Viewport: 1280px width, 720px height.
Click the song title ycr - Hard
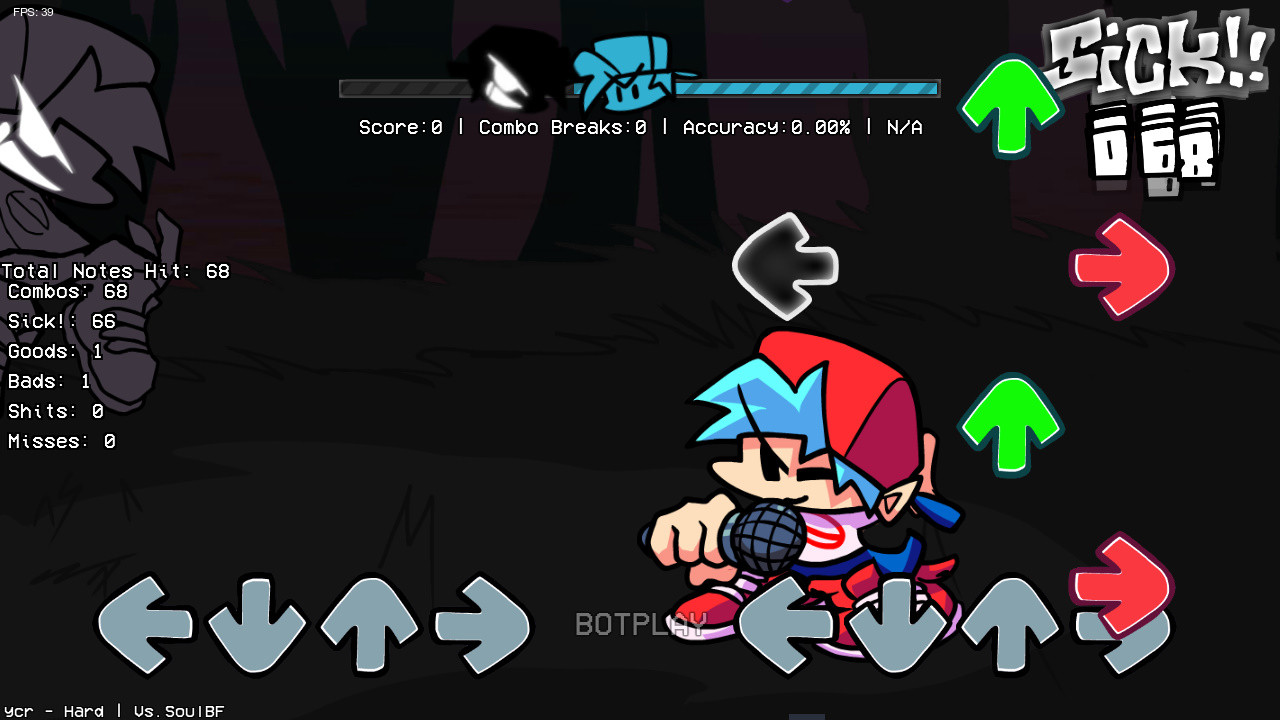pos(52,711)
